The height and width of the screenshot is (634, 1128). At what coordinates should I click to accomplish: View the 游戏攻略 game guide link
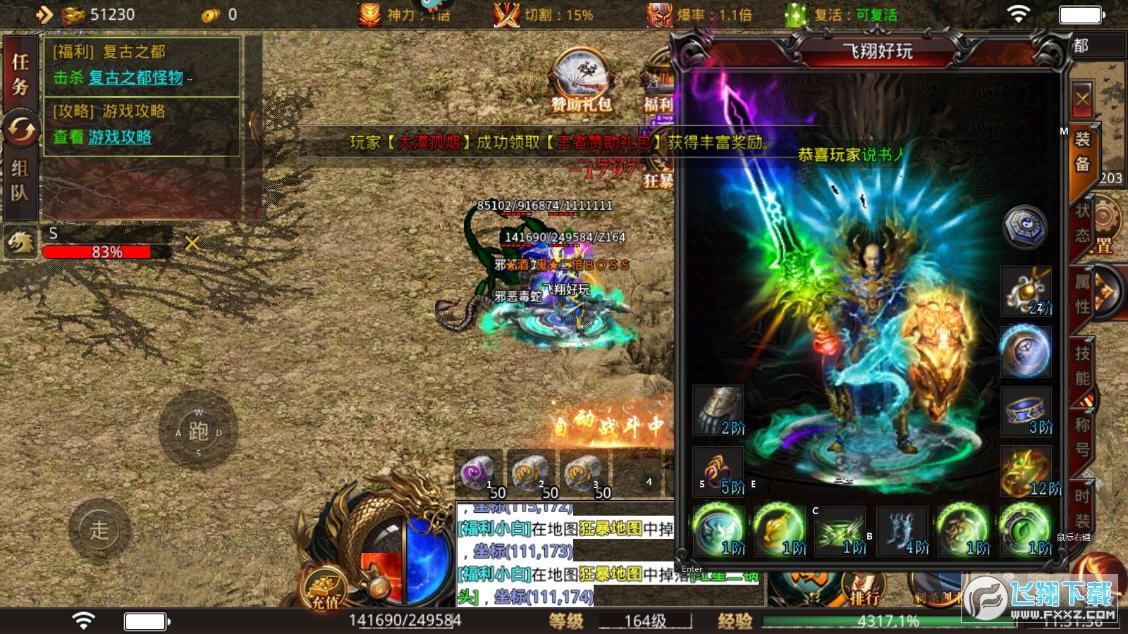120,137
